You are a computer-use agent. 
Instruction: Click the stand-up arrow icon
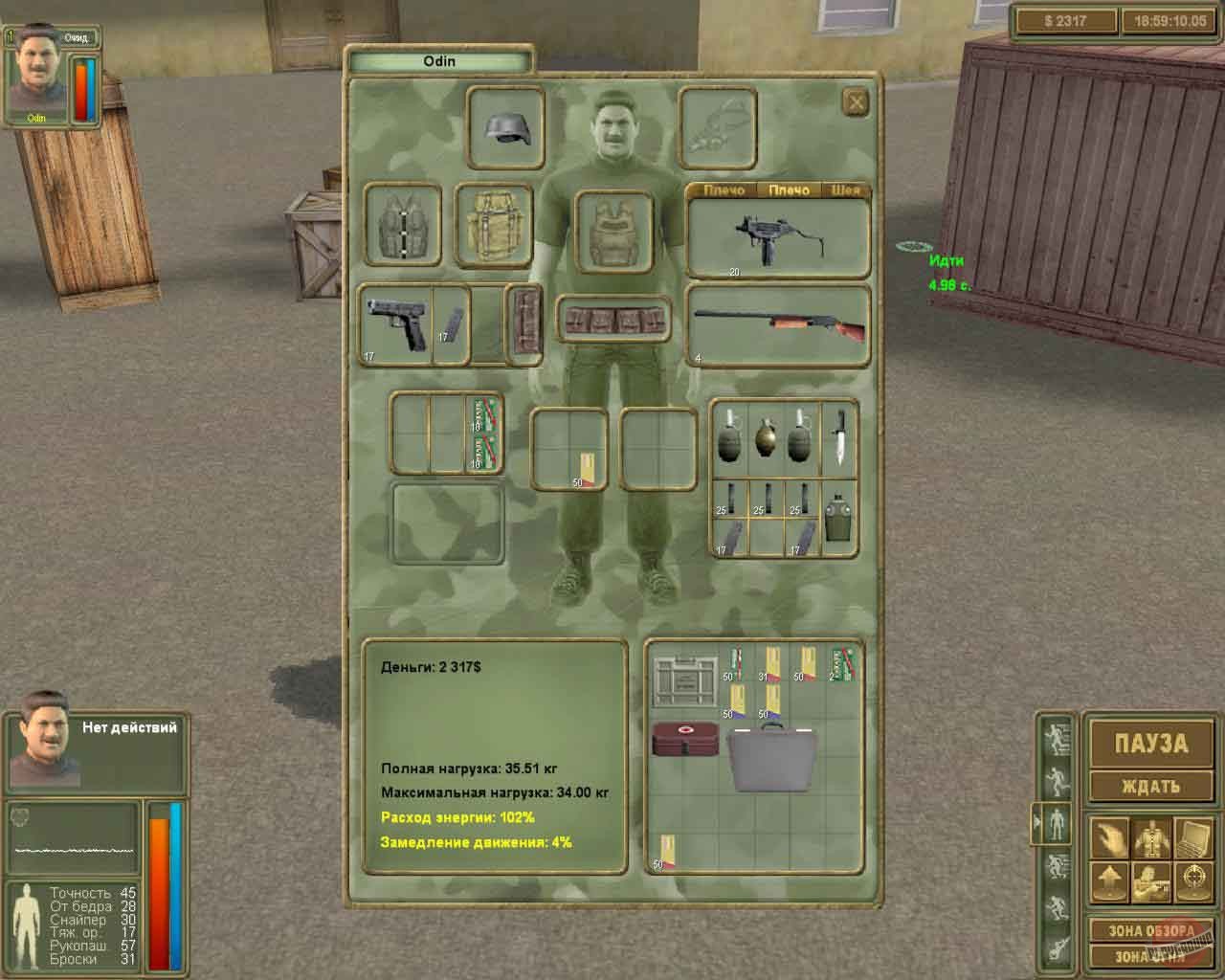pos(1110,880)
